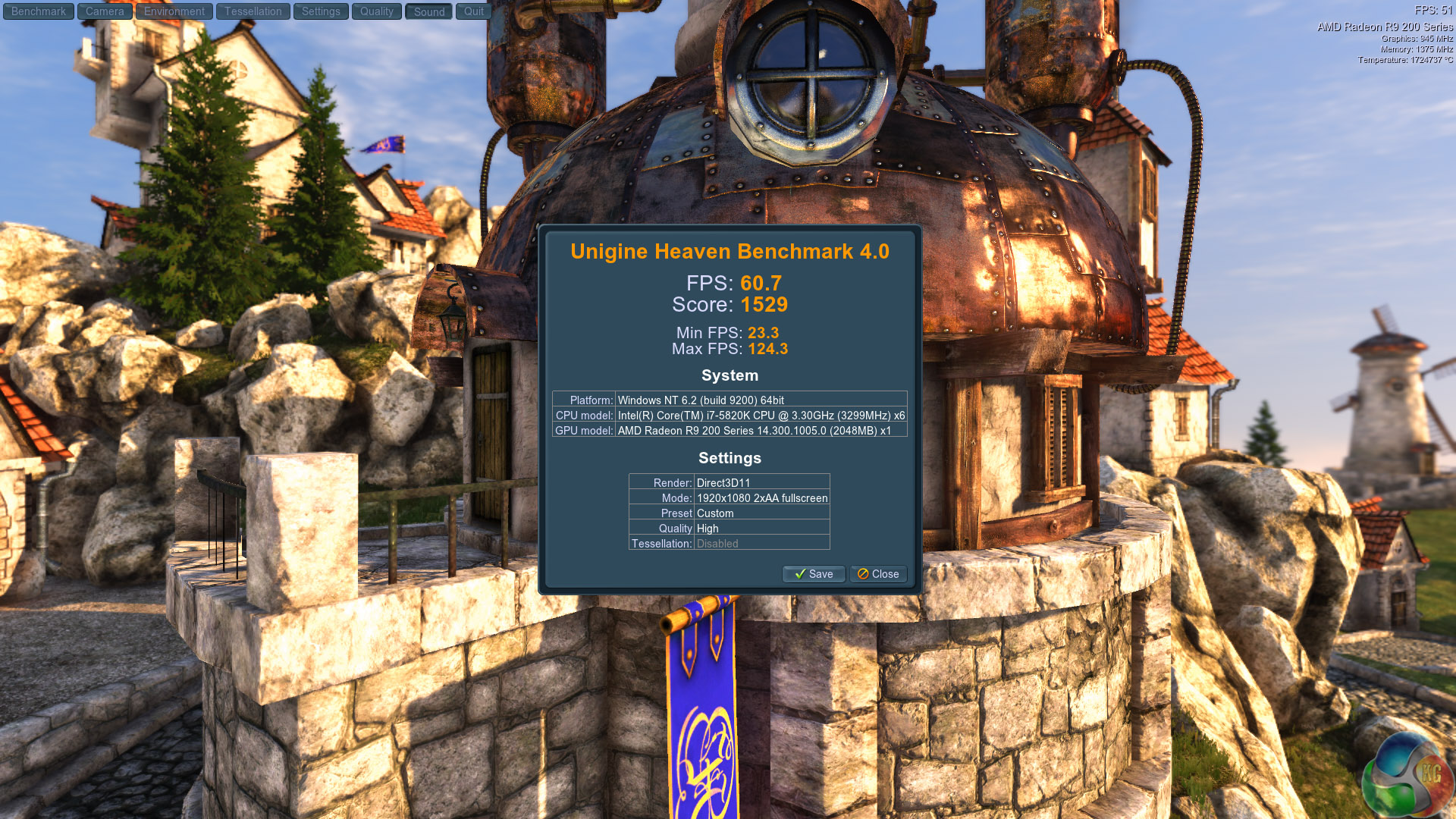Image resolution: width=1456 pixels, height=819 pixels.
Task: Quit the benchmark application
Action: point(474,11)
